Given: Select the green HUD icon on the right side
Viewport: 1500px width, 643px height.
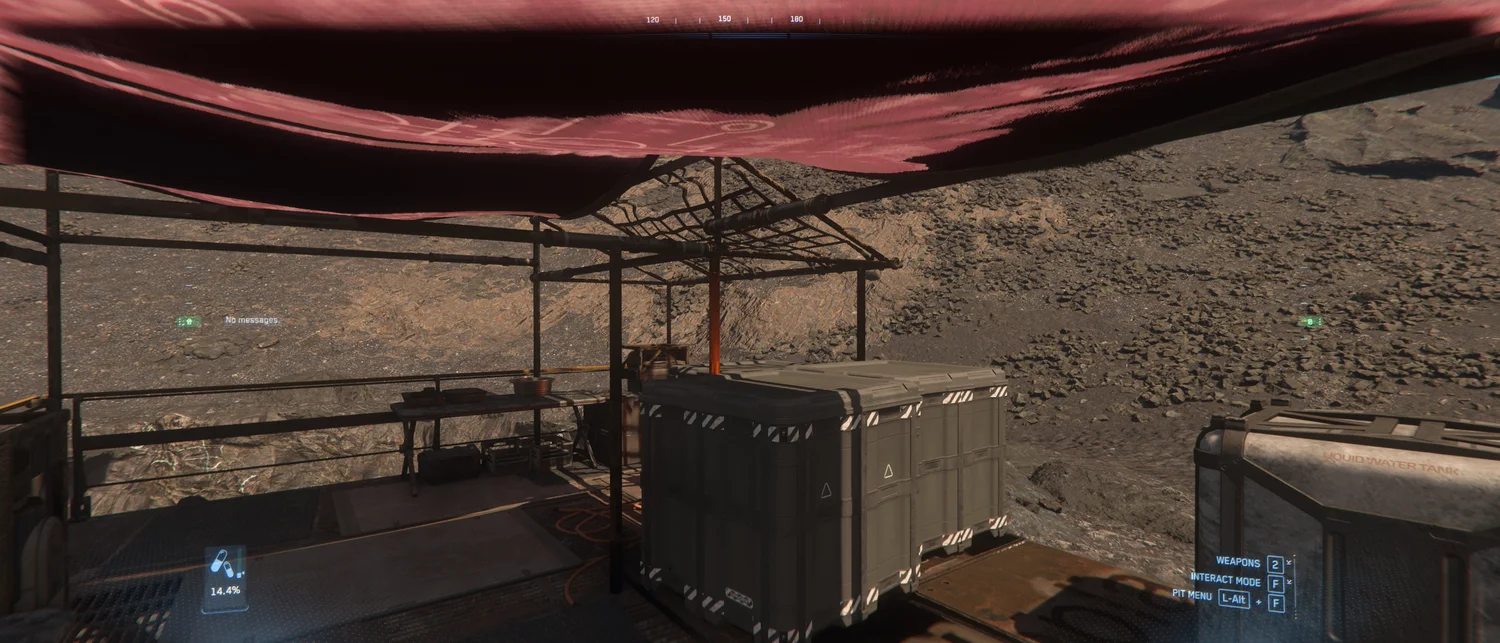Looking at the screenshot, I should click(x=1309, y=321).
